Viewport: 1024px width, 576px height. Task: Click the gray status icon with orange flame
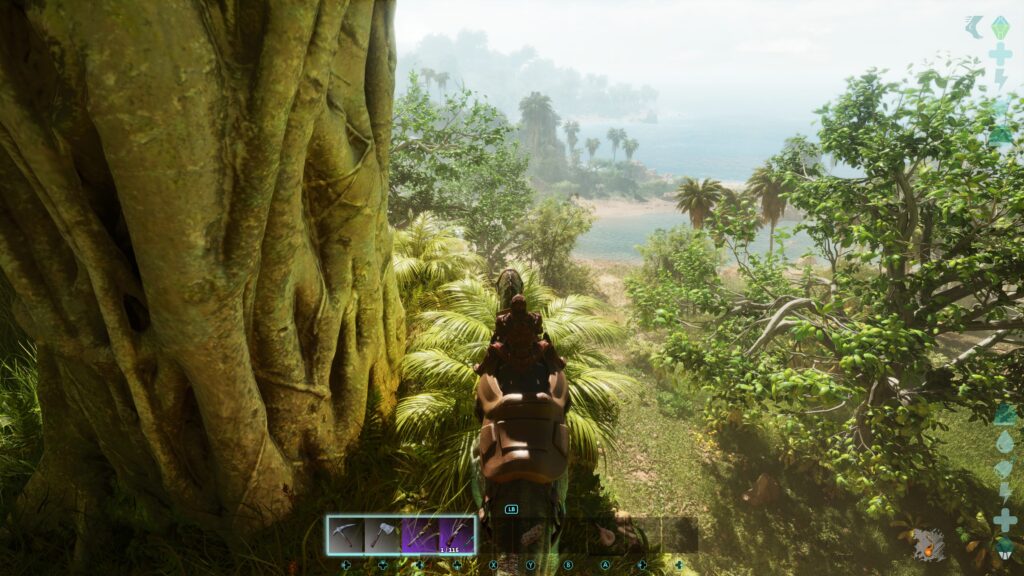pyautogui.click(x=928, y=544)
